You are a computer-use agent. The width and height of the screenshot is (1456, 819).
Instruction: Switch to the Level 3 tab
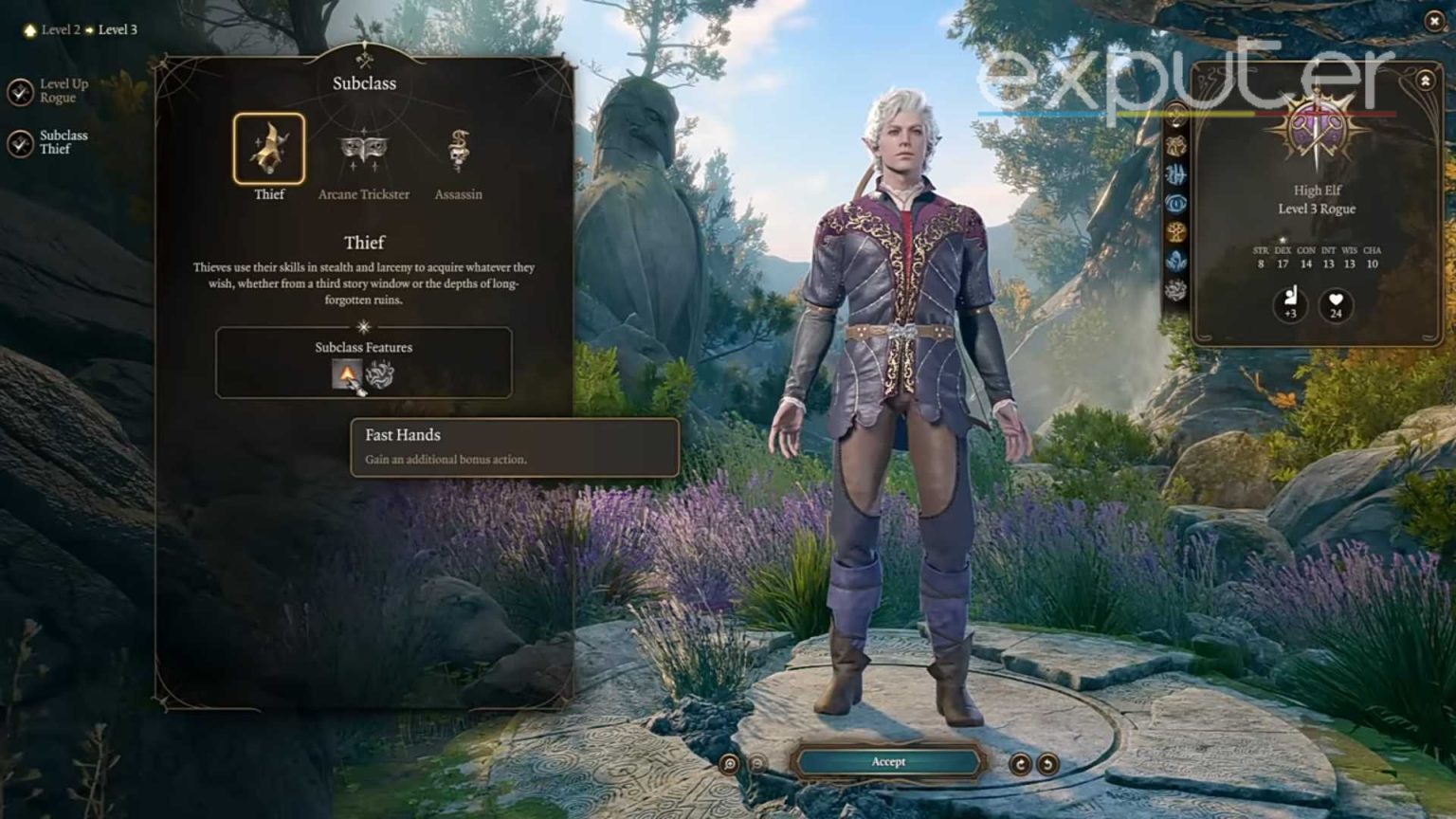[118, 29]
